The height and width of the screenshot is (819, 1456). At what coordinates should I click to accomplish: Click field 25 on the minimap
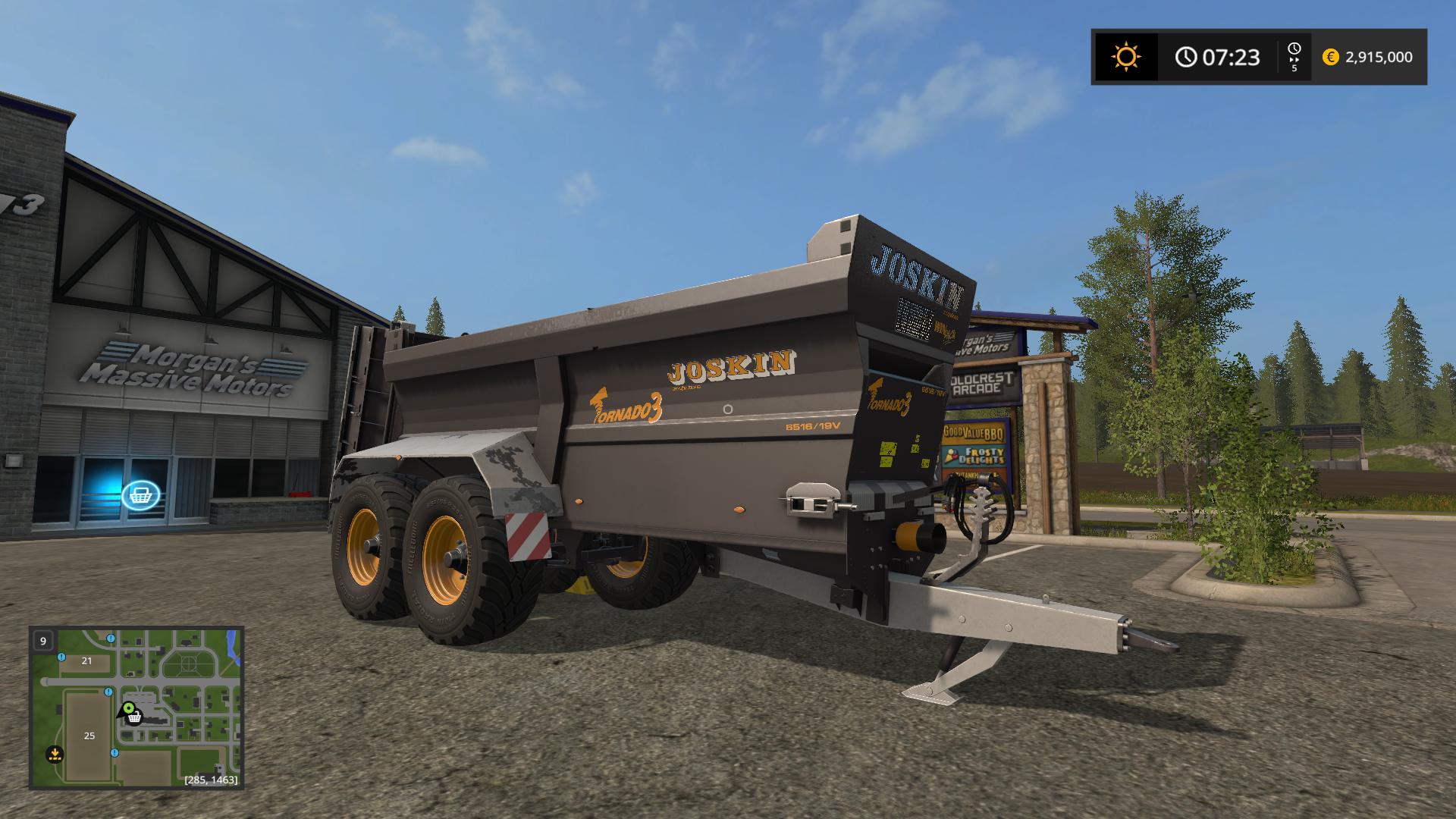tap(89, 735)
